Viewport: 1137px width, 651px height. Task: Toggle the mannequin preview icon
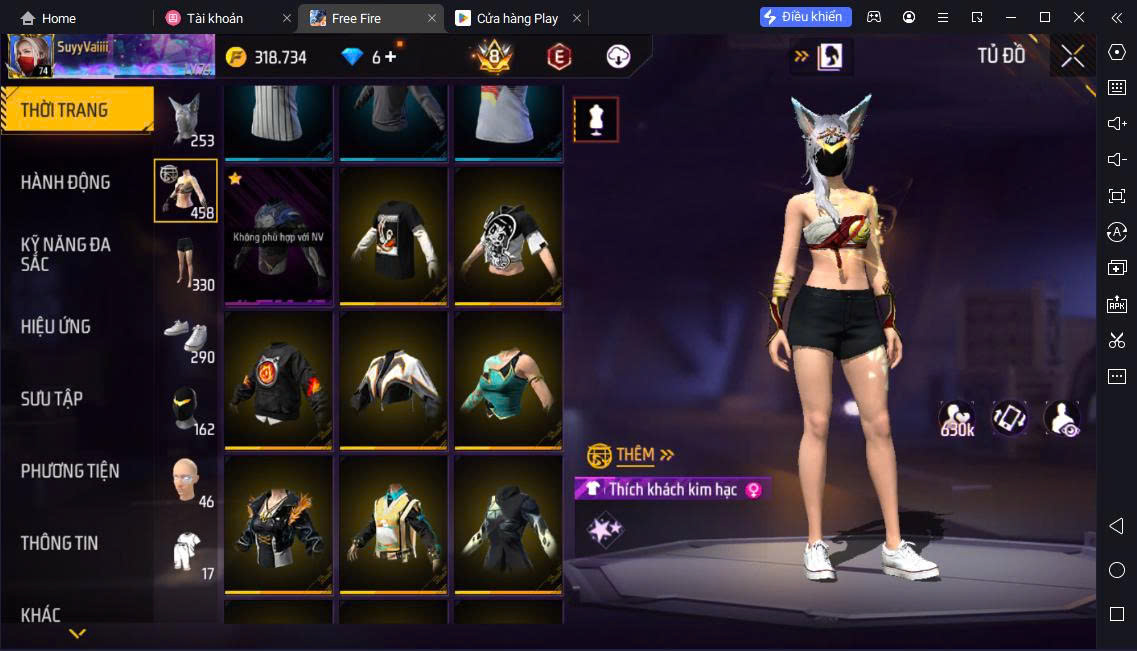pyautogui.click(x=596, y=120)
